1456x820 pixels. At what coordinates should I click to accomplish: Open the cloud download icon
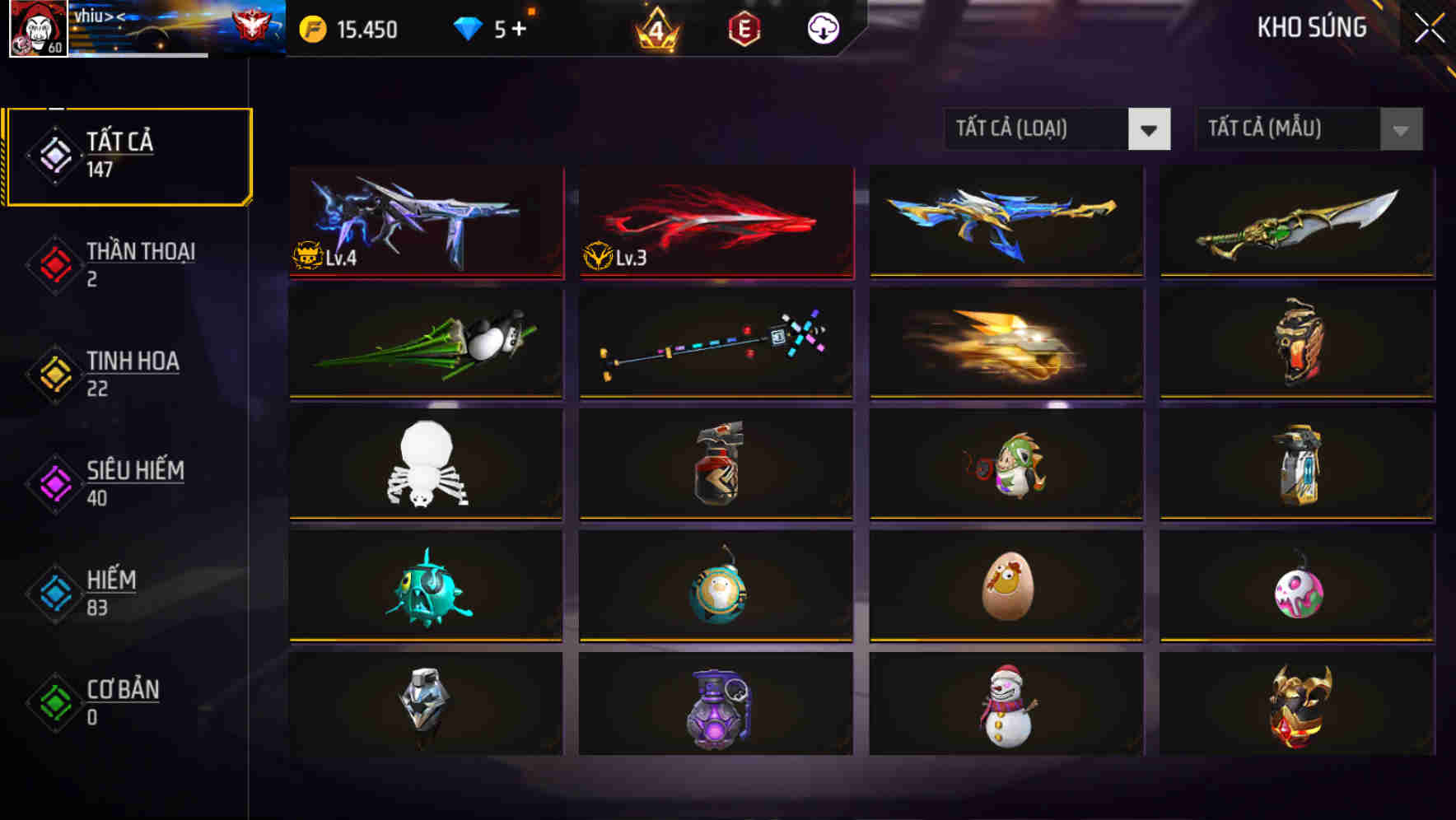(x=823, y=29)
